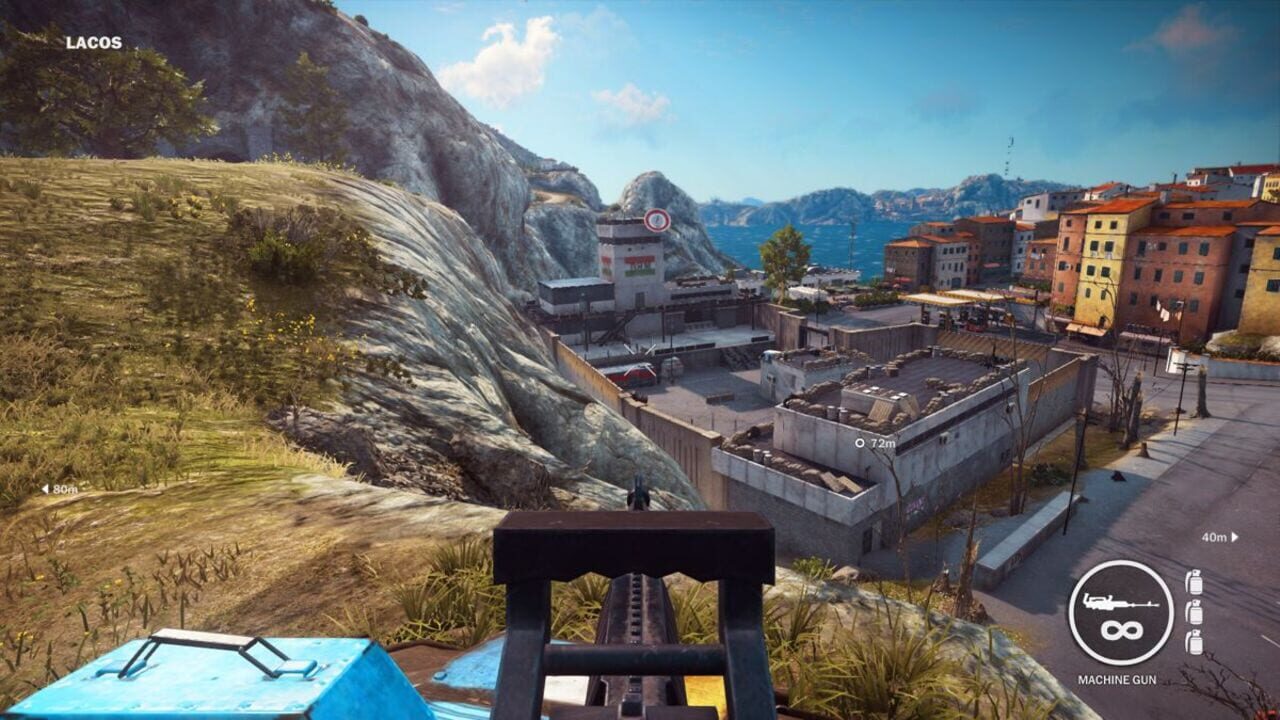This screenshot has height=720, width=1280.
Task: Select the bottom propane tank grenade icon
Action: coord(1194,643)
